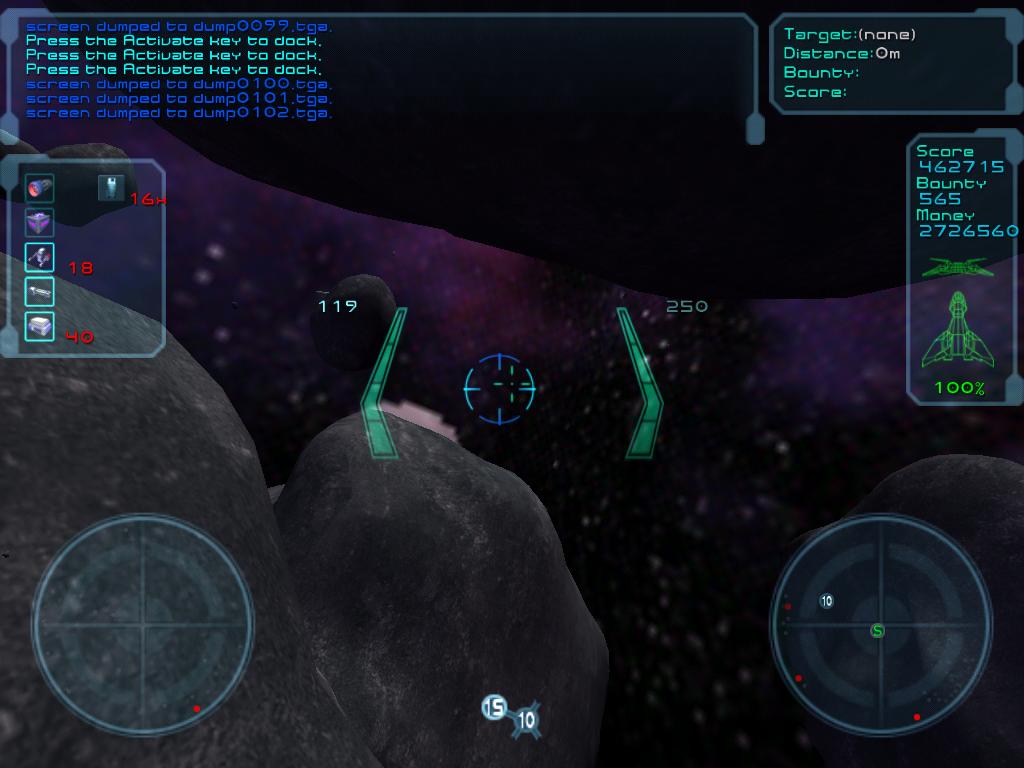Click the left circular radar display
Image resolution: width=1024 pixels, height=768 pixels.
coord(142,623)
